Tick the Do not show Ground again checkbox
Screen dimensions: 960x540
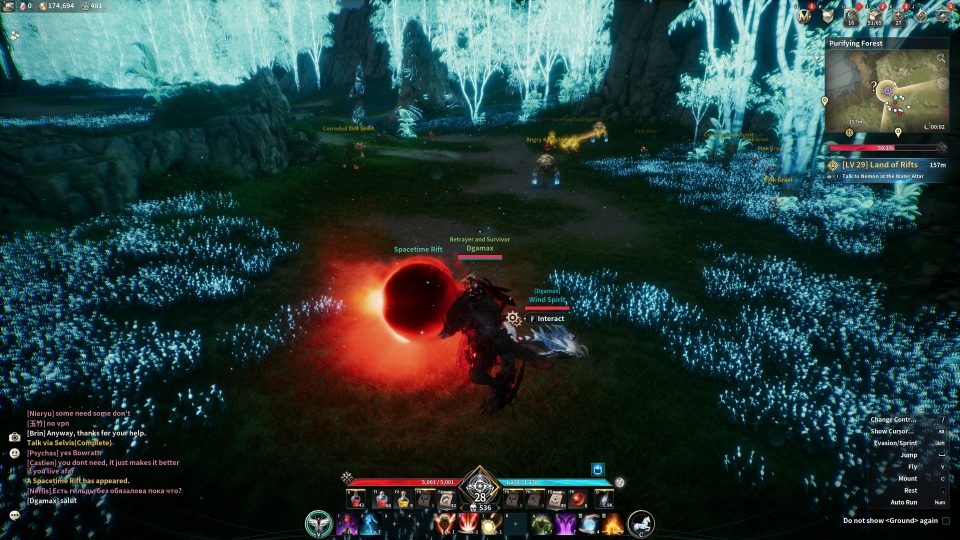point(945,520)
